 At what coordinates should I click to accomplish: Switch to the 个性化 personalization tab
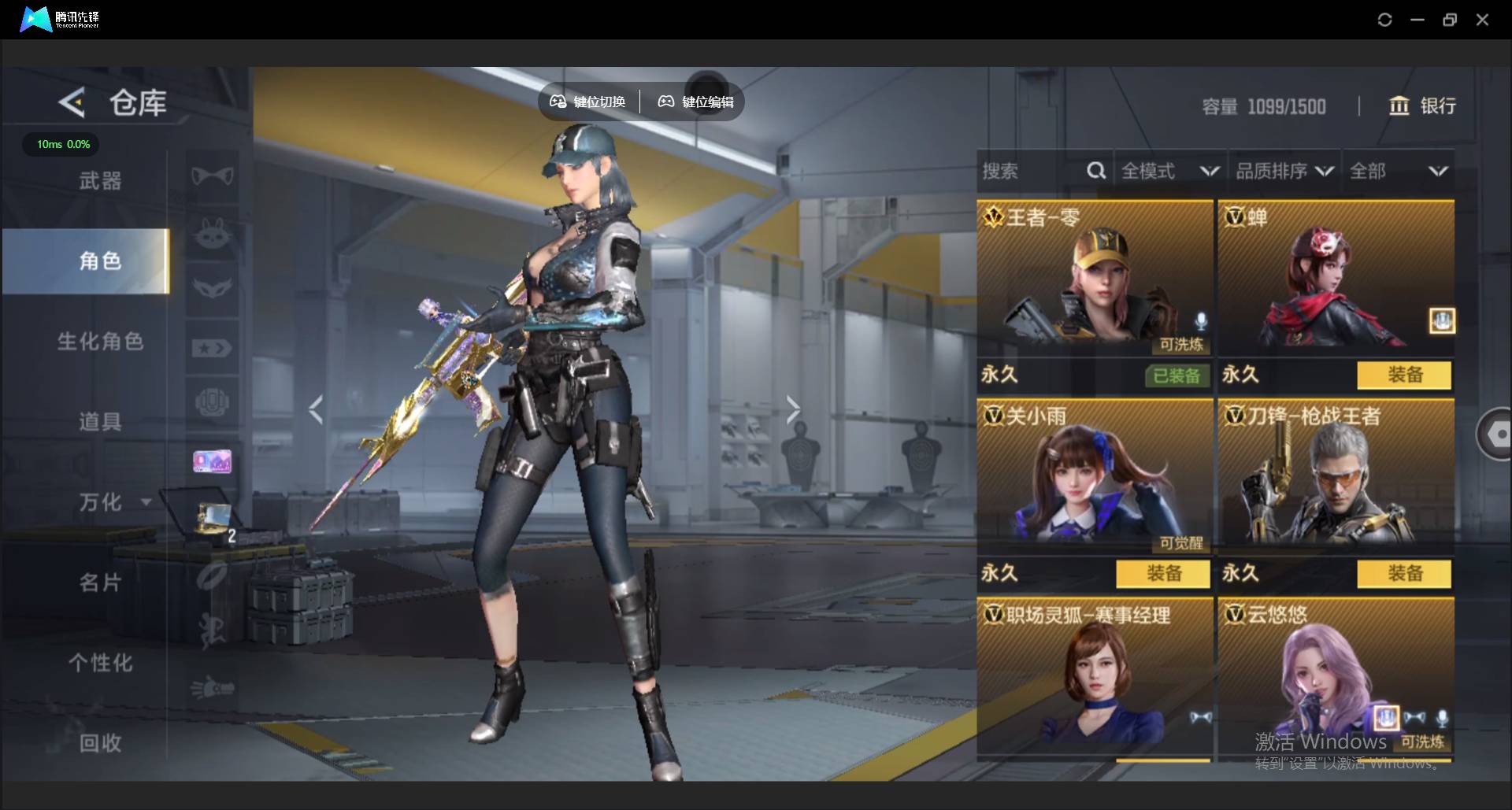(x=100, y=663)
